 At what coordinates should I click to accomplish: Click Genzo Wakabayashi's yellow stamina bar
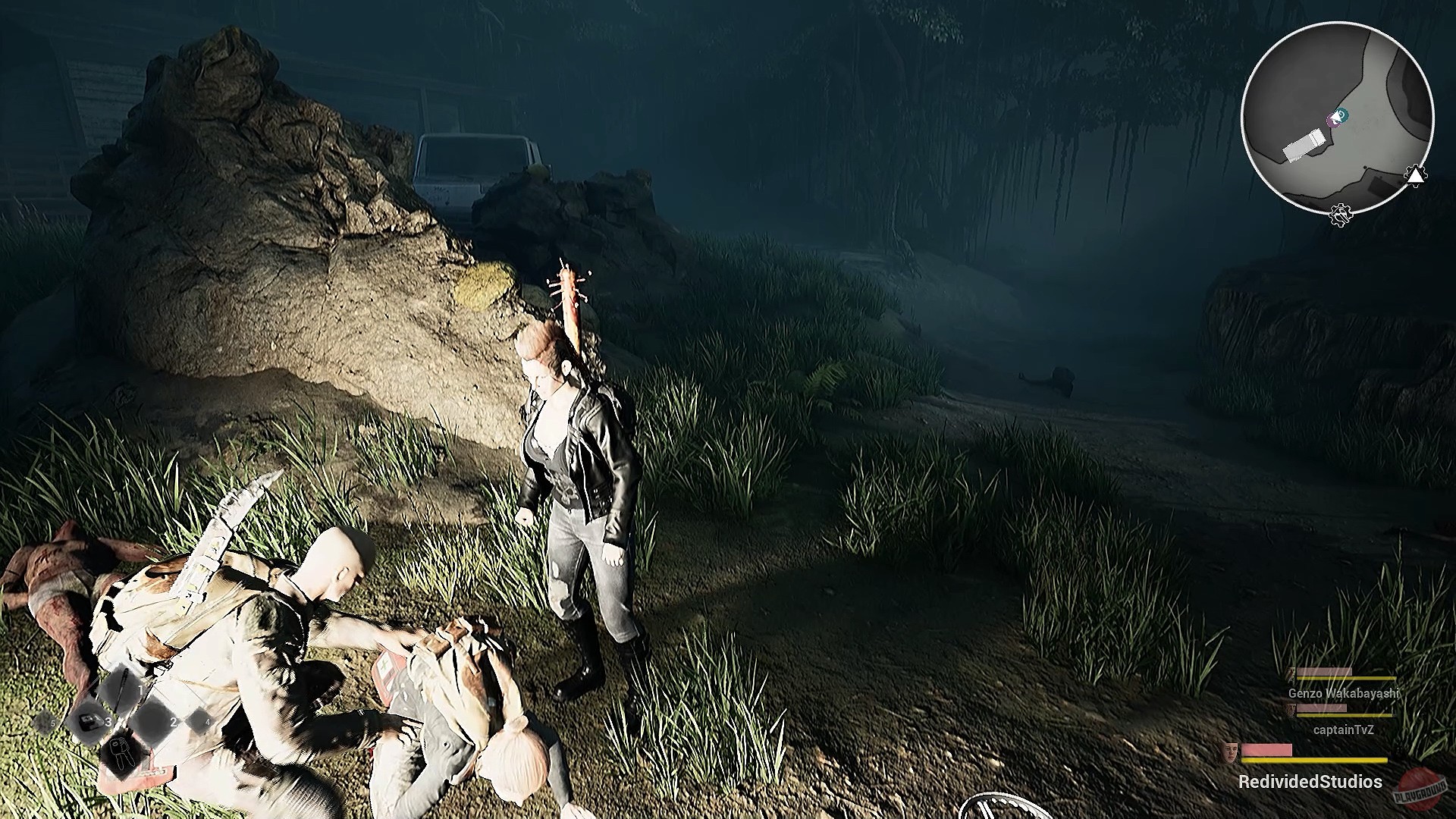1347,676
